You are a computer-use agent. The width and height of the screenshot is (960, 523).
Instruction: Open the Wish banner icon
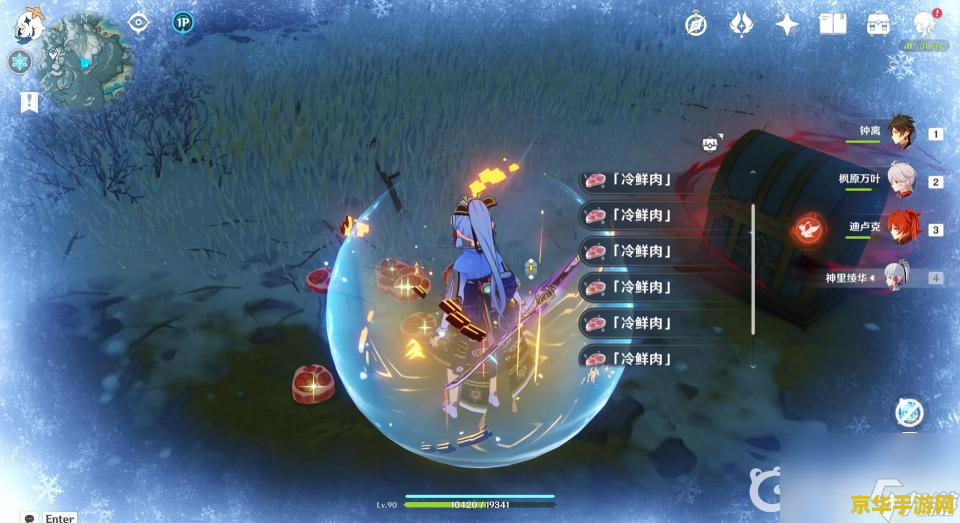point(741,24)
